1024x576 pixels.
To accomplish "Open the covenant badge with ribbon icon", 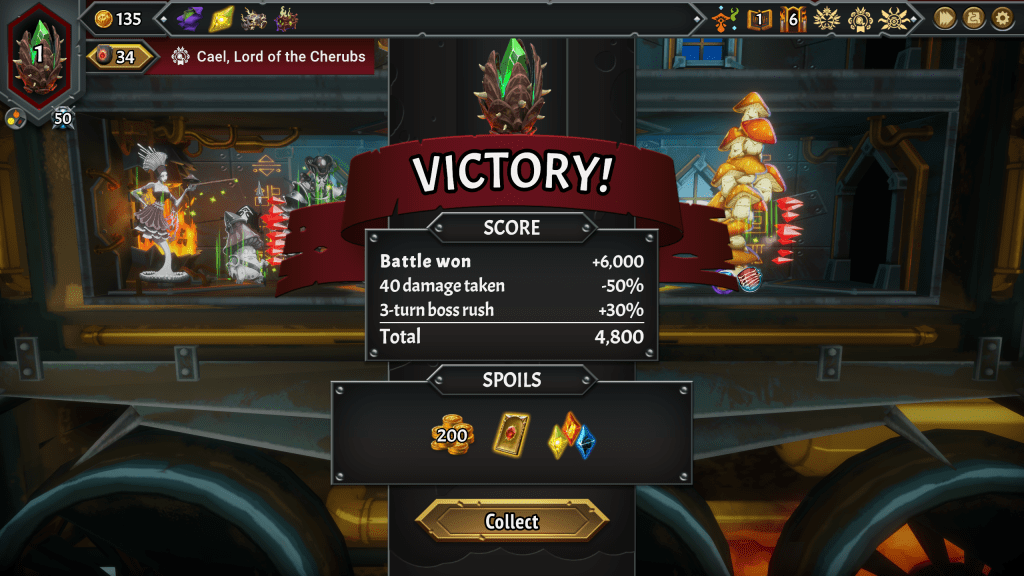I will (x=860, y=18).
